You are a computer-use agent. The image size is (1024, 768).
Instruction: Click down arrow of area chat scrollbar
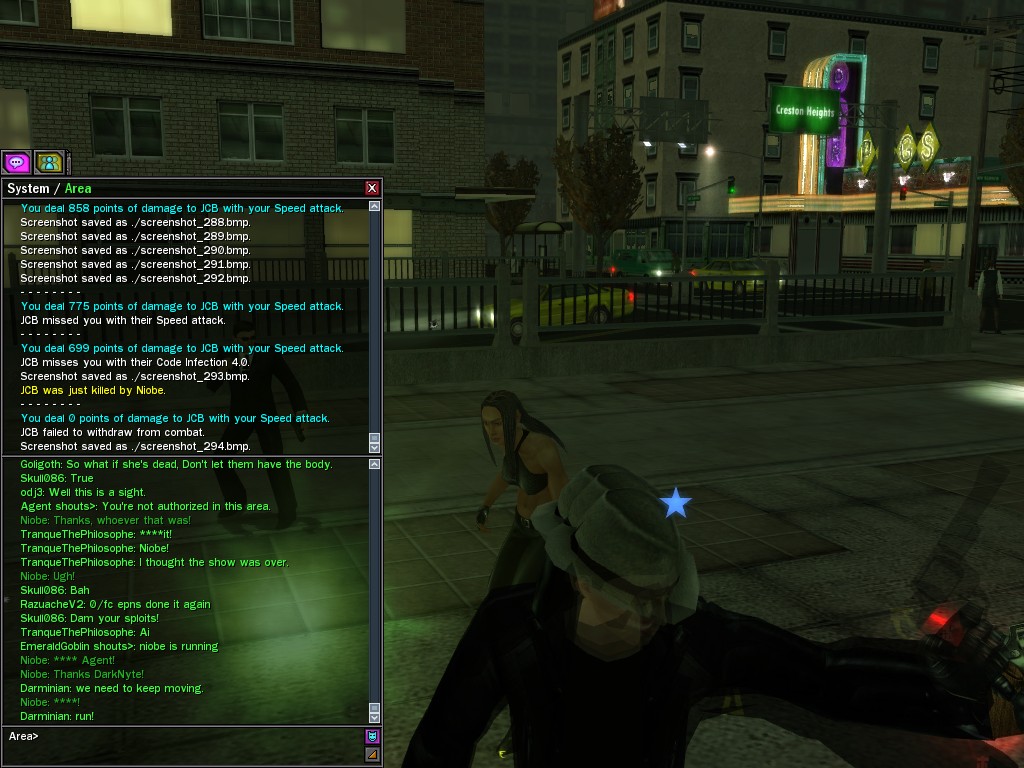click(374, 717)
